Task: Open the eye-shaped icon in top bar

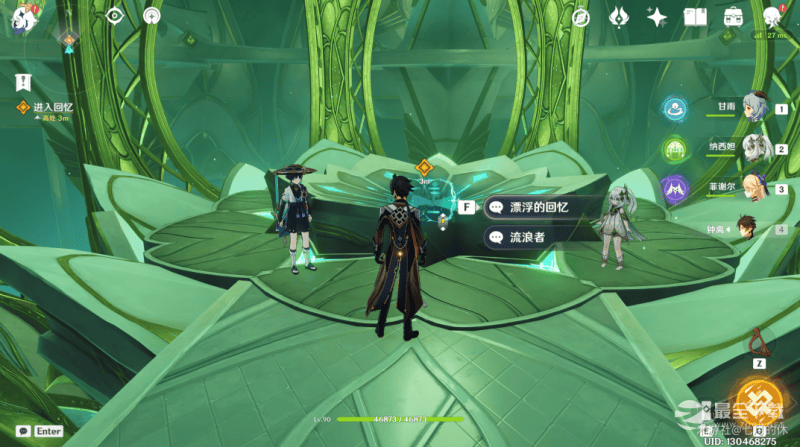Action: point(114,16)
